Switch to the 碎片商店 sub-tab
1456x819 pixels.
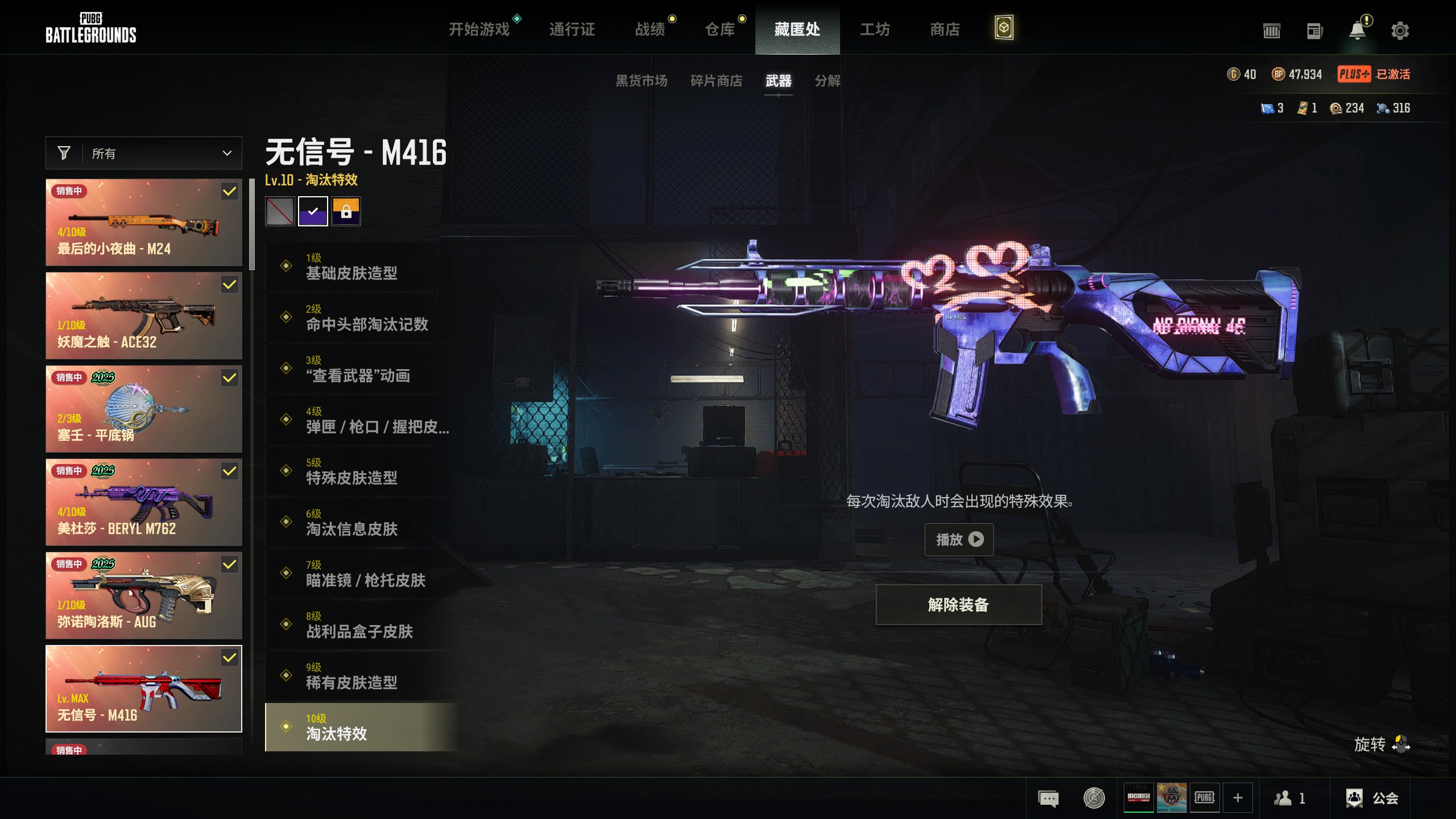coord(716,81)
